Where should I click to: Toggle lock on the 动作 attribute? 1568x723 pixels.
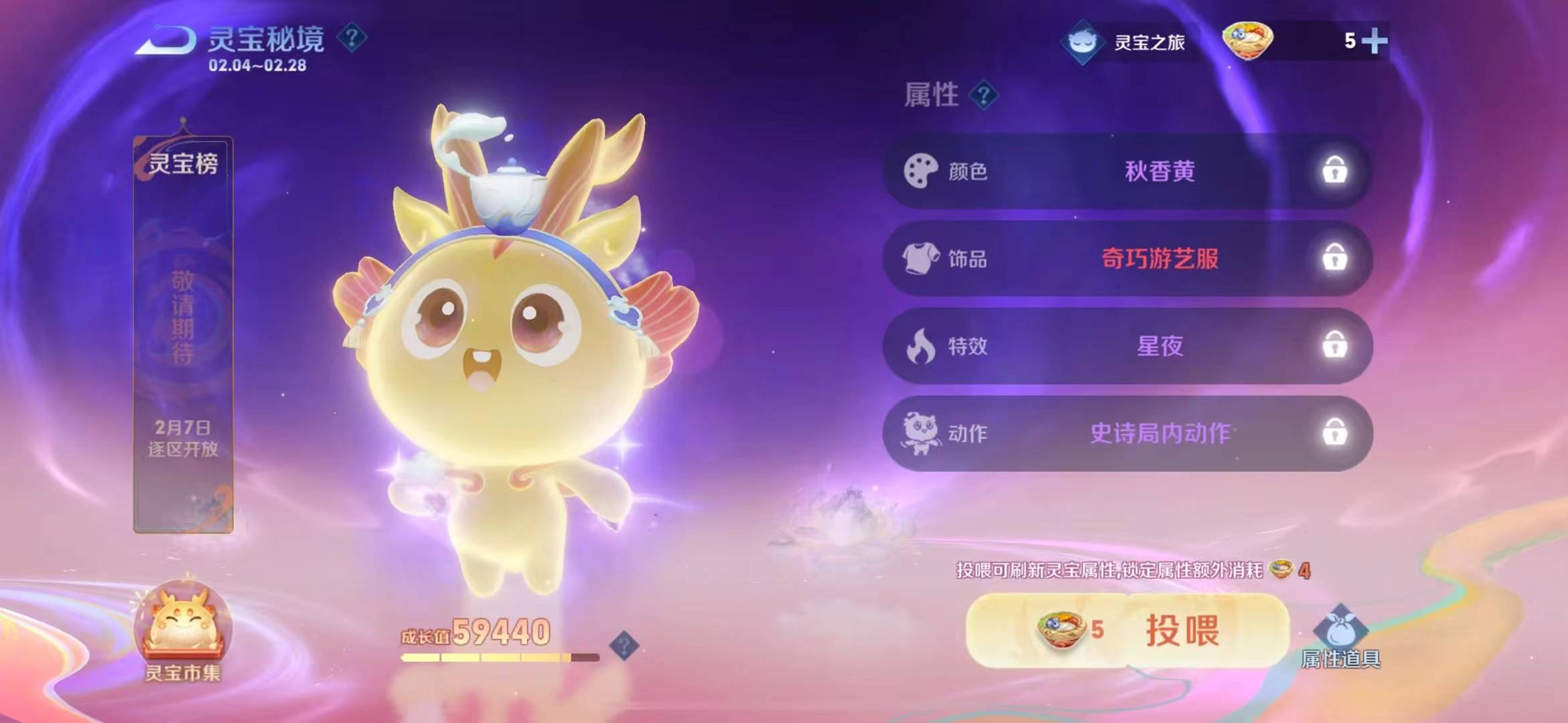click(x=1334, y=433)
